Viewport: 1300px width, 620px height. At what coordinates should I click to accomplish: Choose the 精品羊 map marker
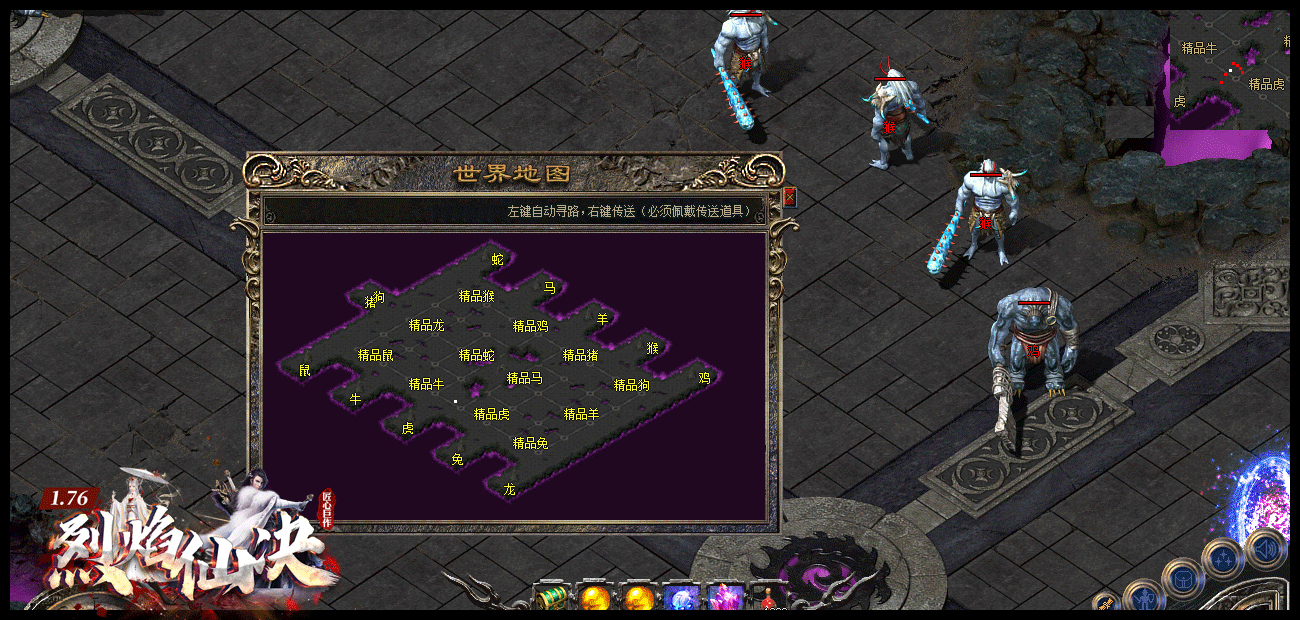pos(581,414)
